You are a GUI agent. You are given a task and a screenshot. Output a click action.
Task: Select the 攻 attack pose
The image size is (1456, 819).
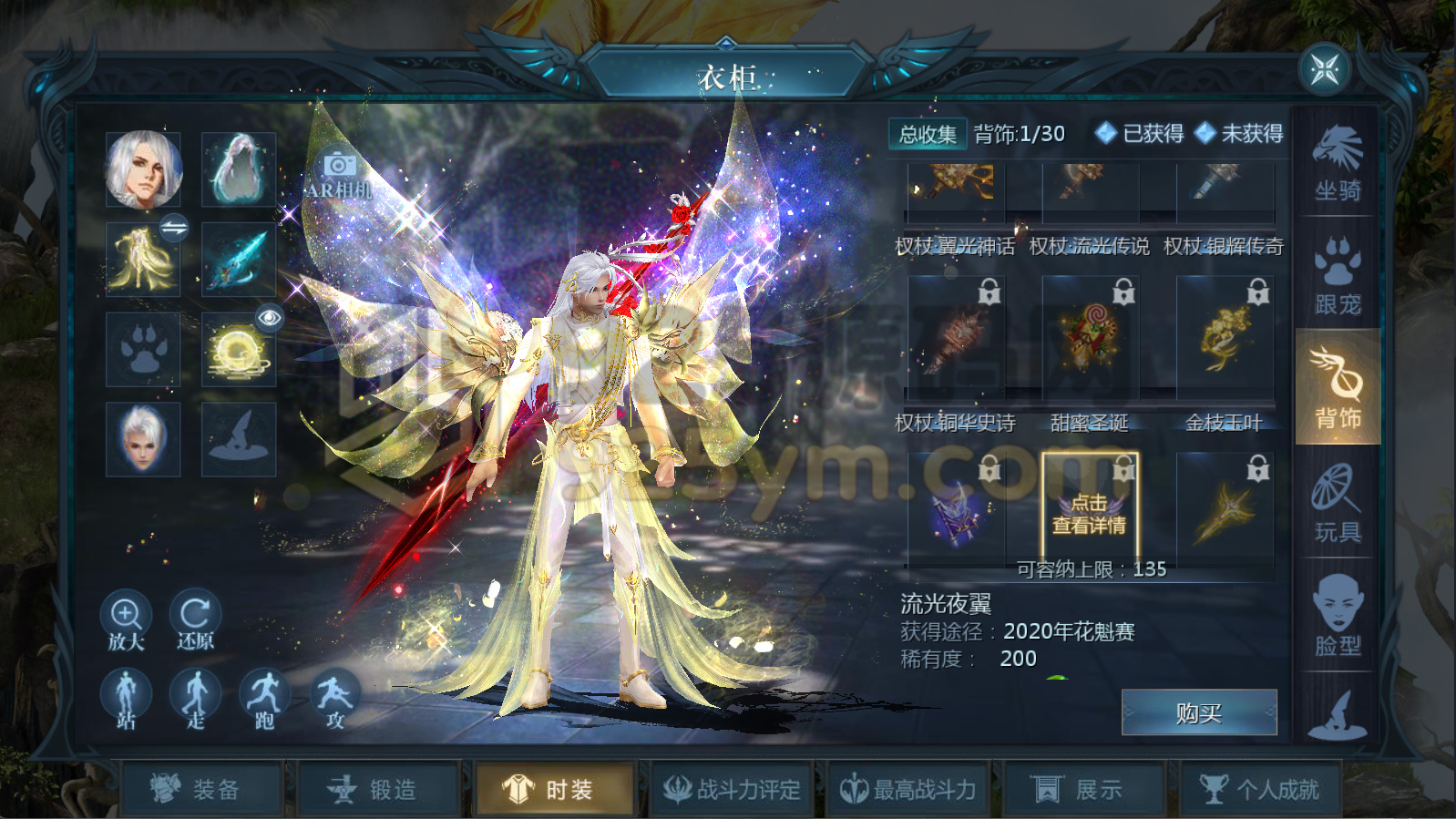(333, 696)
